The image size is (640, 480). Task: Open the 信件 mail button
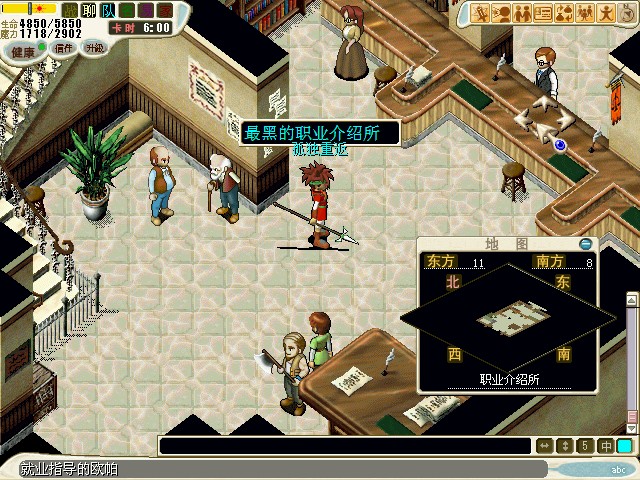coord(64,47)
